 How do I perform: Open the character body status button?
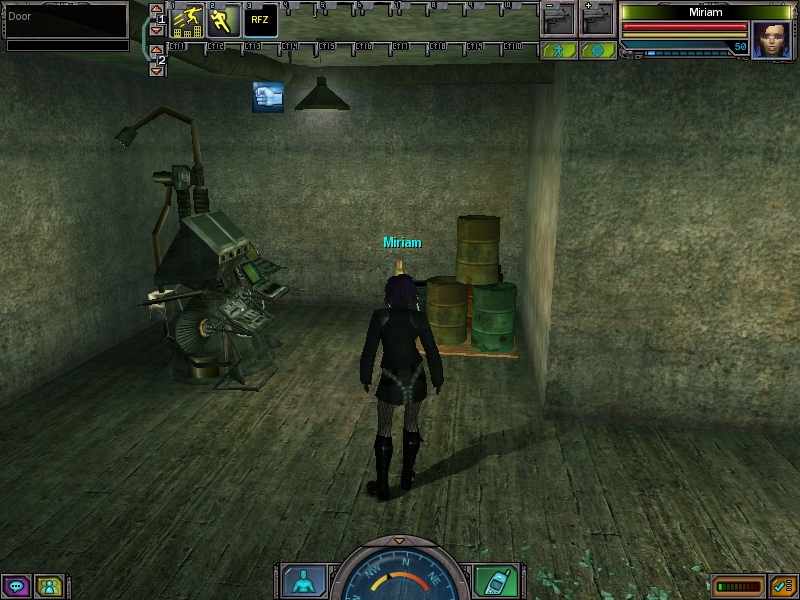coord(301,581)
